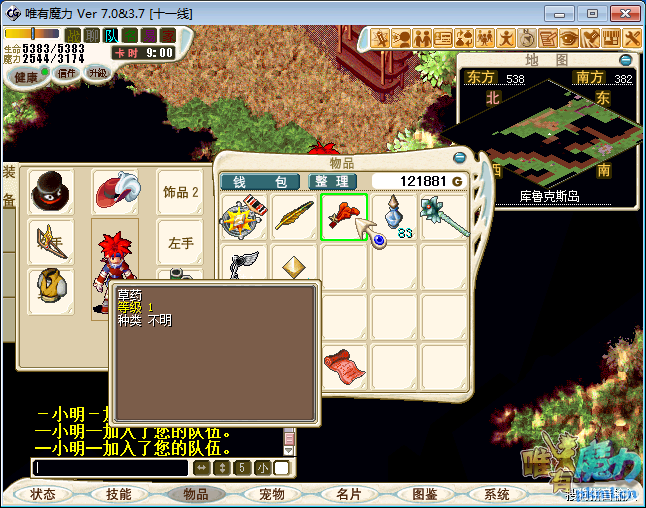Choose the golden feather item
This screenshot has width=646, height=508.
(294, 217)
